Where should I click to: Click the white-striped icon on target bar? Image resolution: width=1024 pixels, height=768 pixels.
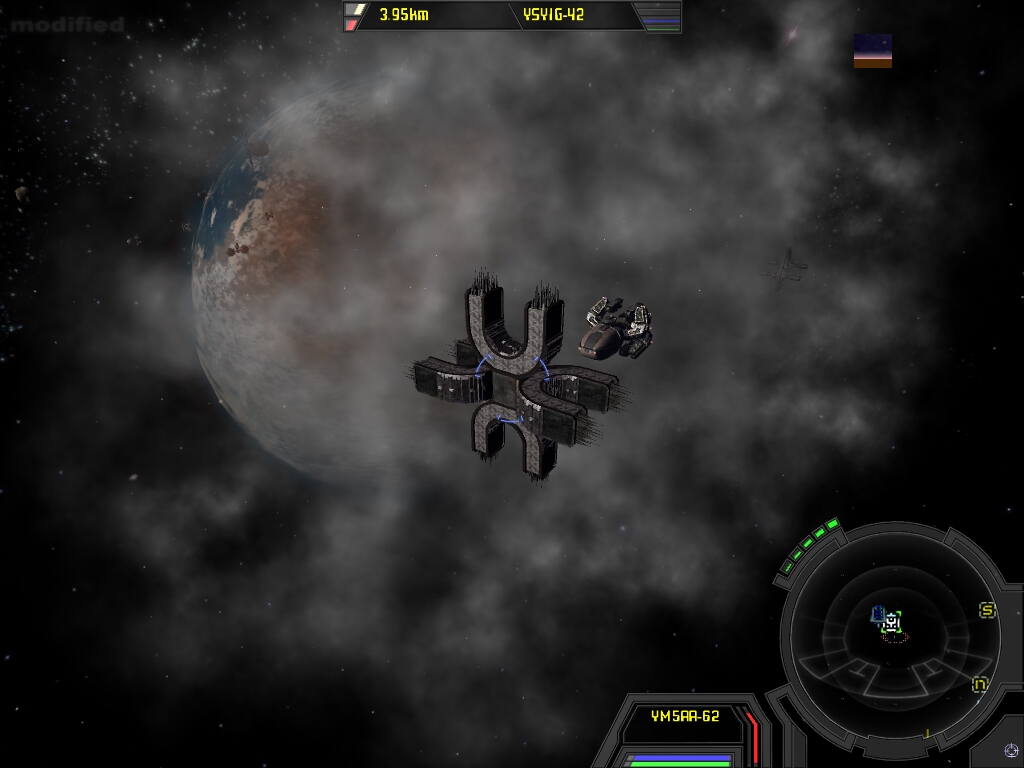coord(353,9)
